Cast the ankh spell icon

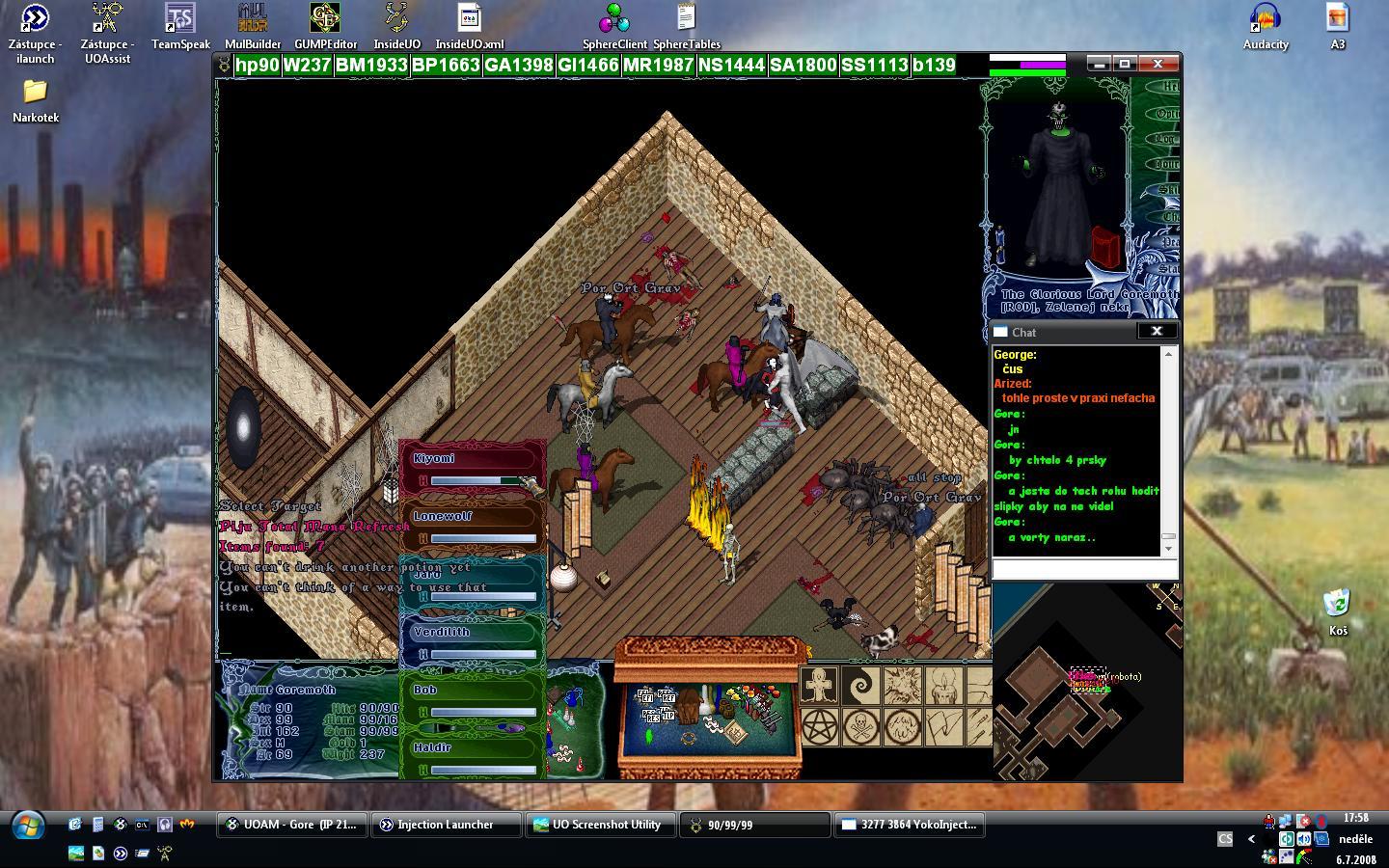(820, 686)
